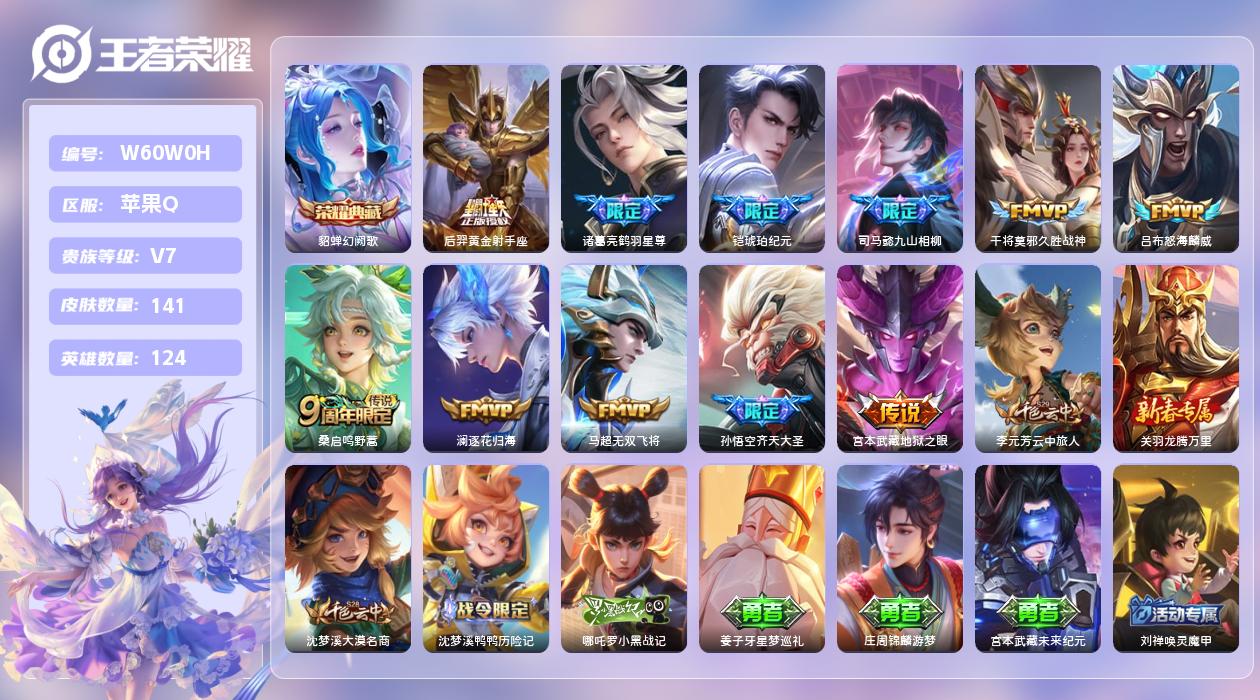
Task: Select the 关羽龙腾万里 skin card
Action: (x=1176, y=358)
